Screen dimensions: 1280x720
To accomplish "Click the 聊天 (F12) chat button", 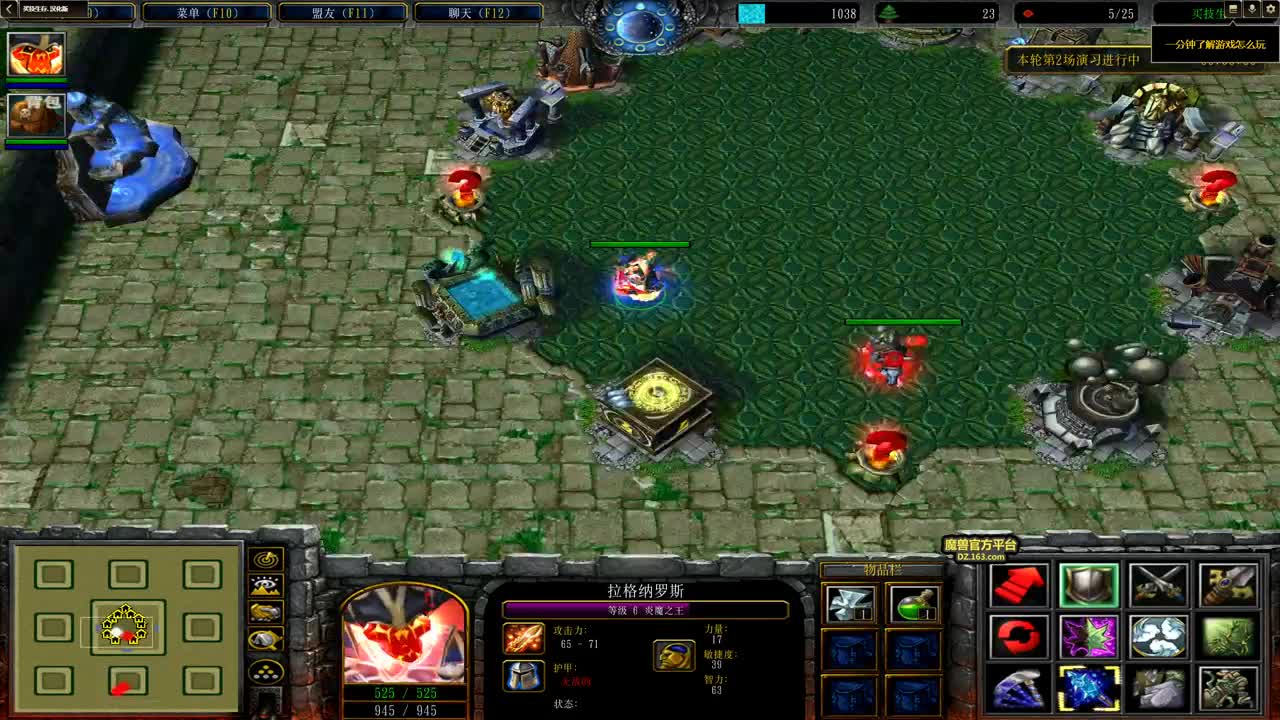I will (x=478, y=12).
